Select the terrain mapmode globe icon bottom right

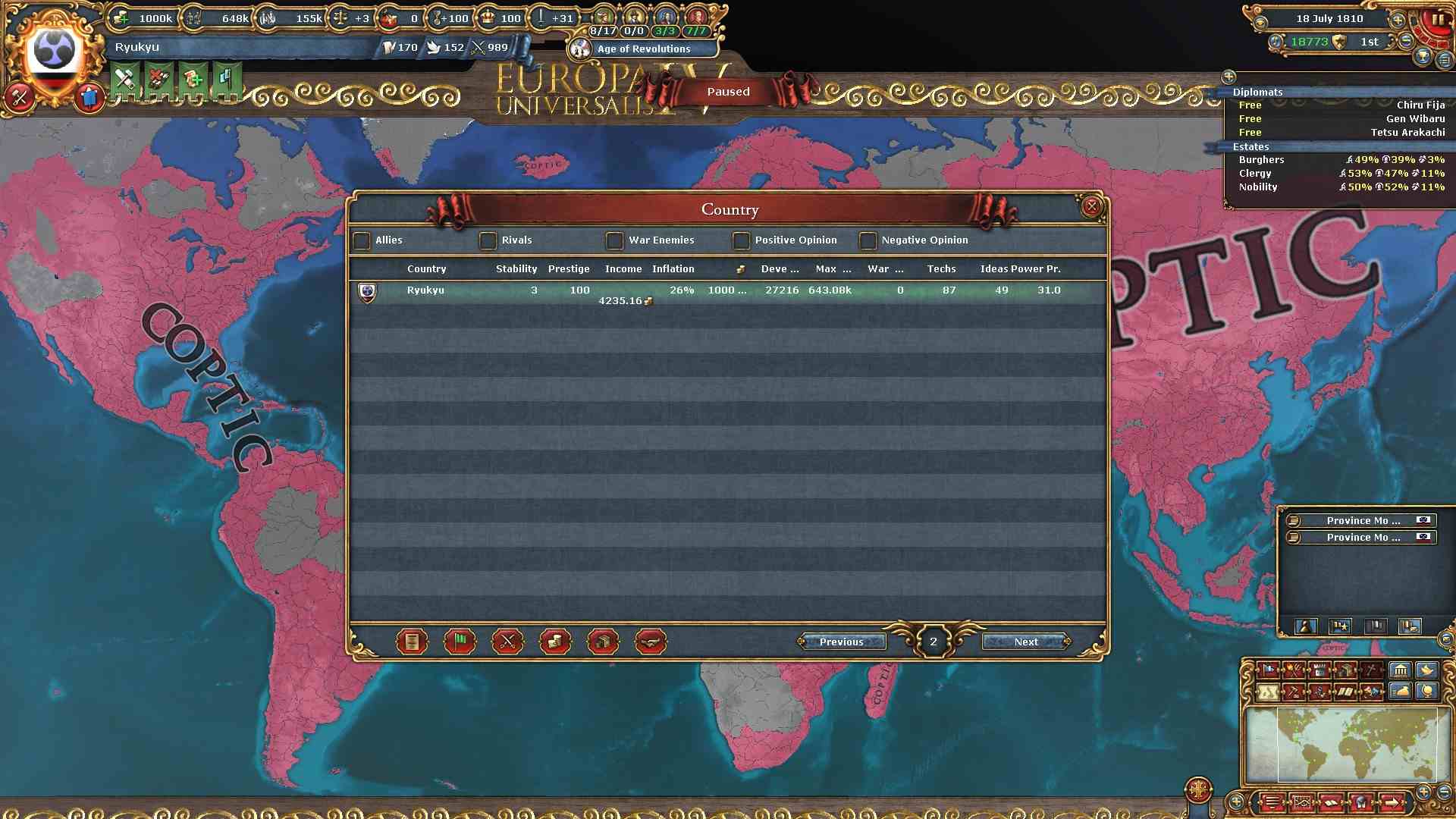(x=1427, y=691)
